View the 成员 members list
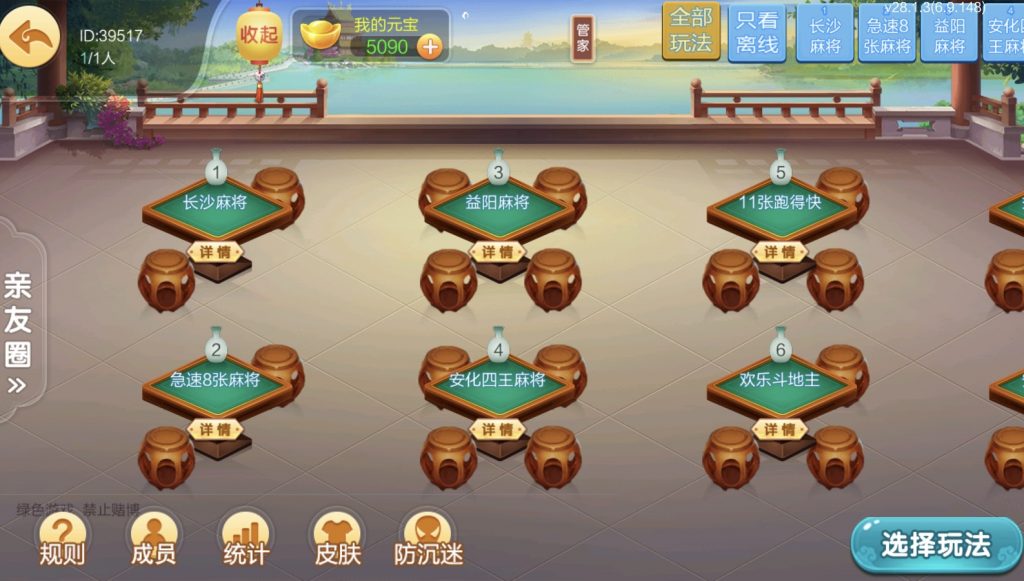The image size is (1024, 581). point(153,540)
